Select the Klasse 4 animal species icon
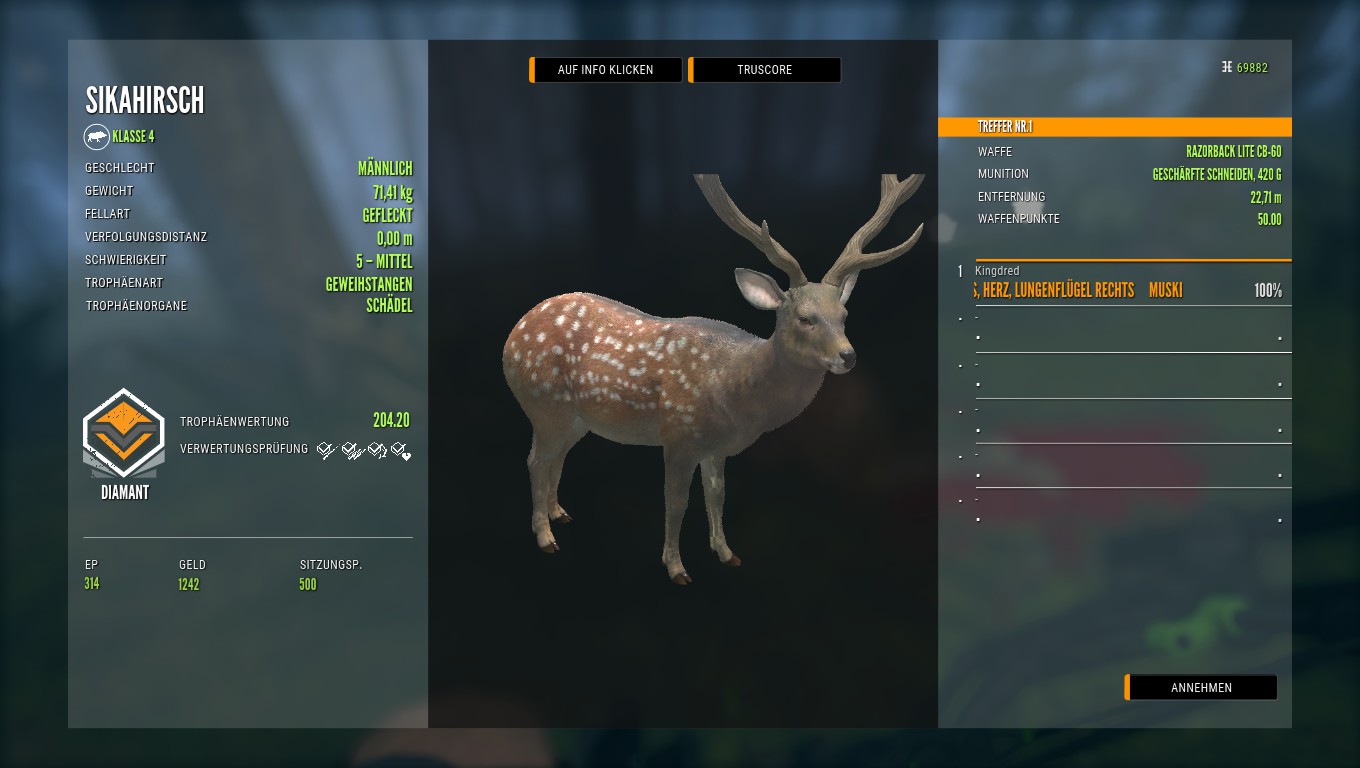The width and height of the screenshot is (1360, 768). [97, 137]
